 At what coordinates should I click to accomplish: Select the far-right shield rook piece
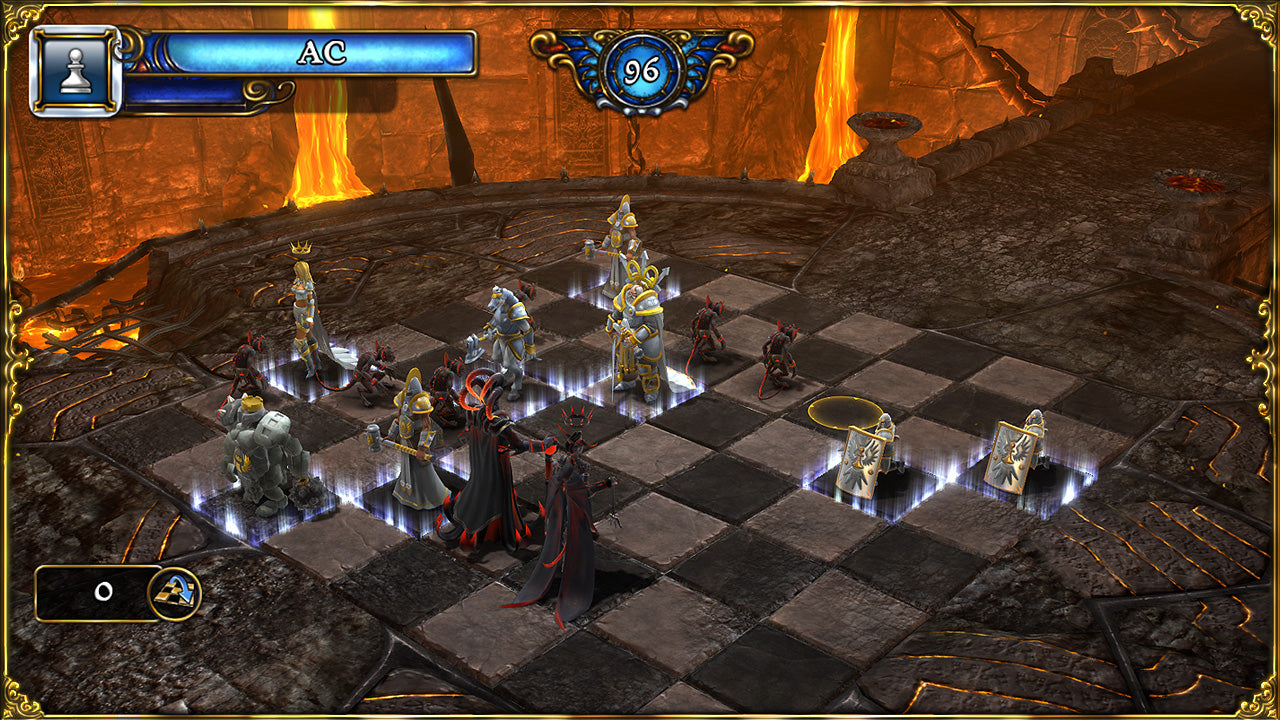pyautogui.click(x=1015, y=450)
